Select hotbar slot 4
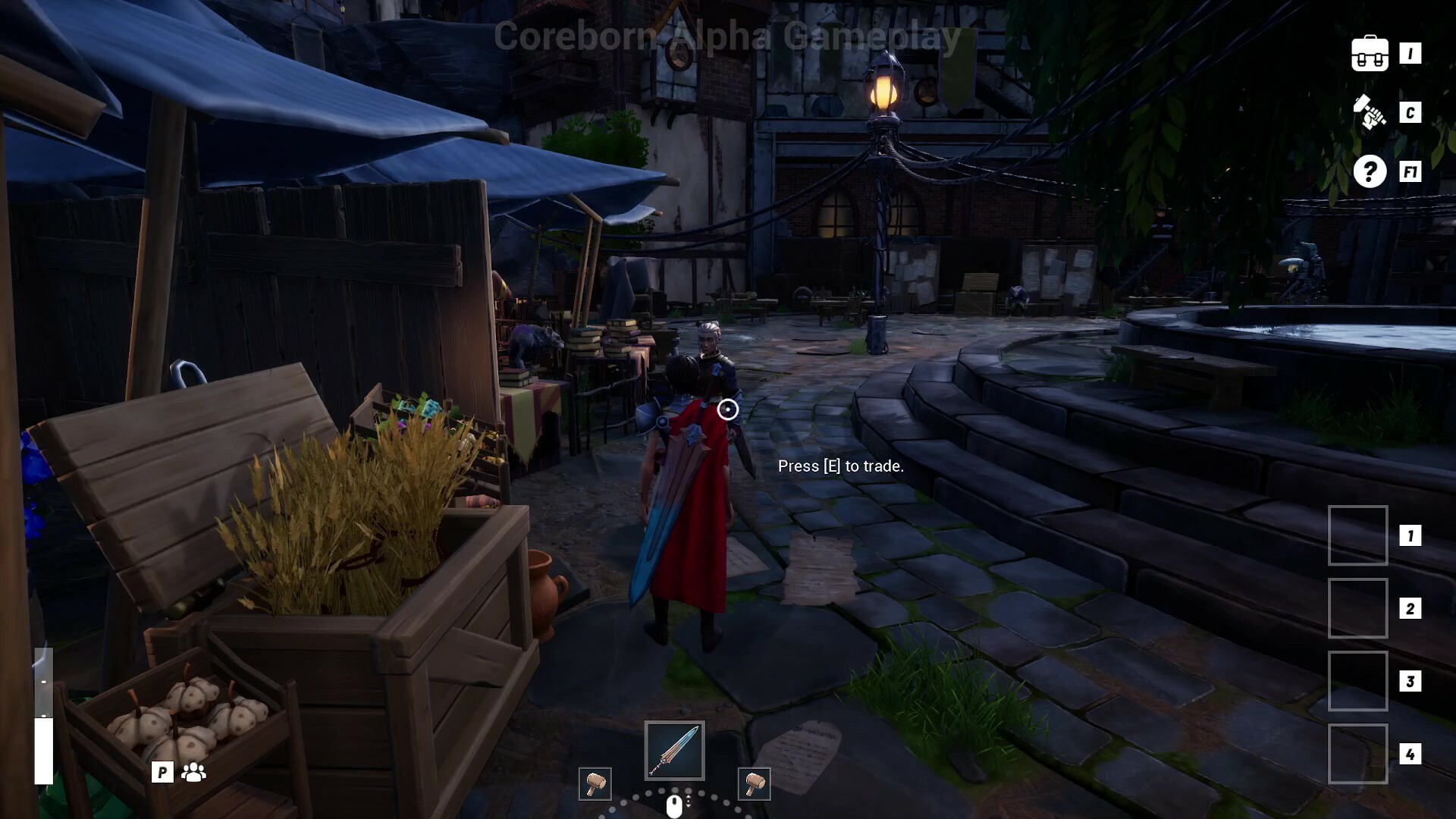The image size is (1456, 819). coord(1358,754)
